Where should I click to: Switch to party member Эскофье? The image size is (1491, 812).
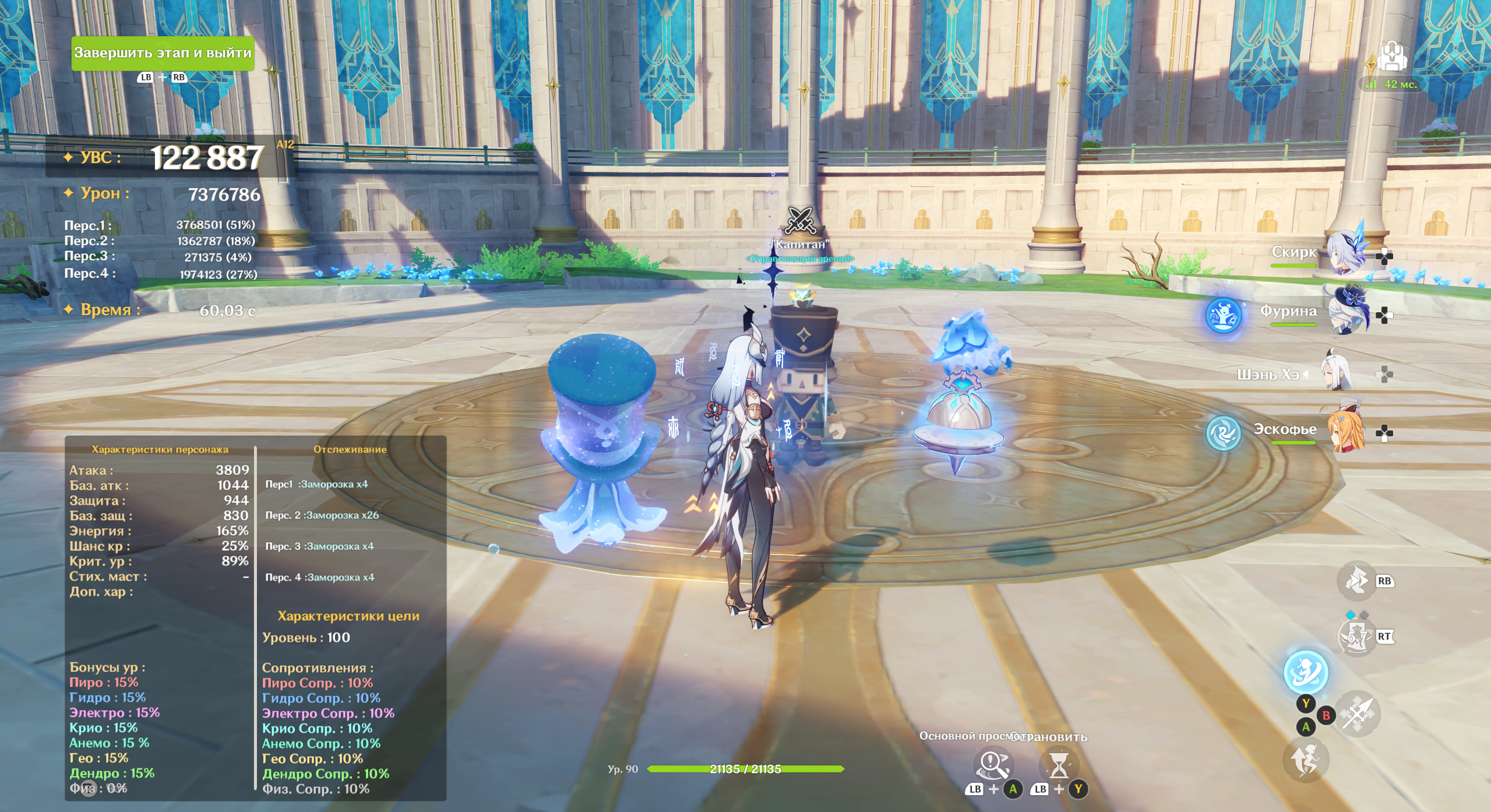(1345, 432)
